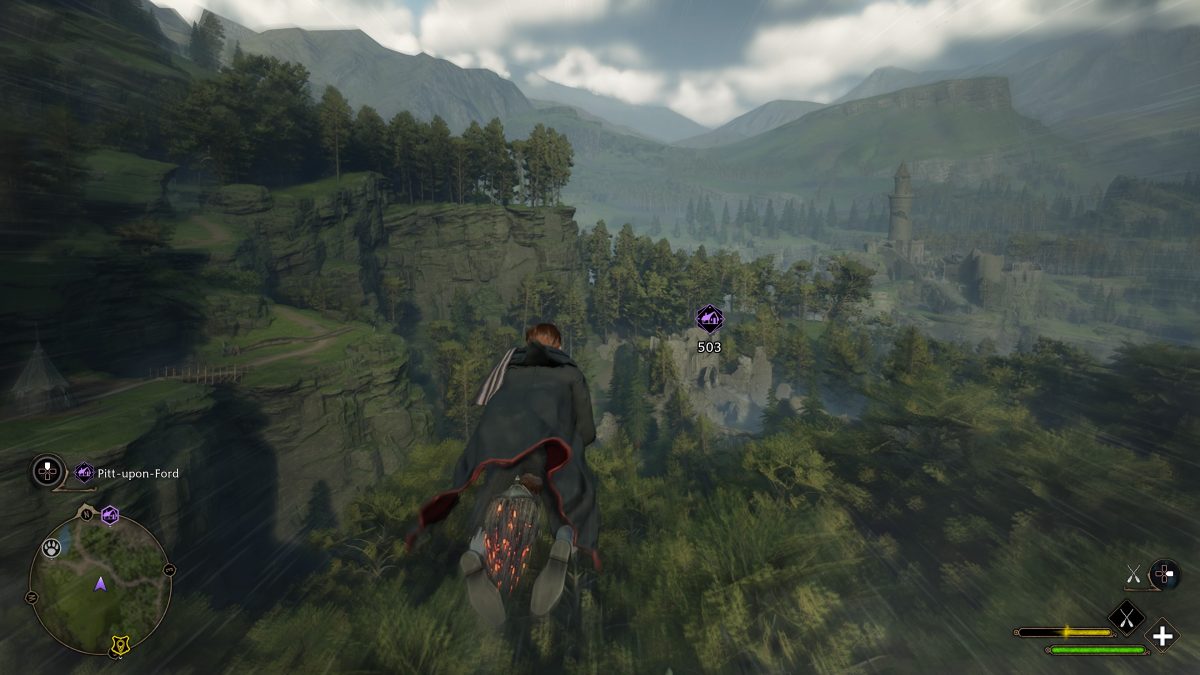Use the white plus healing diamond slot
Image resolution: width=1200 pixels, height=675 pixels.
point(1162,635)
